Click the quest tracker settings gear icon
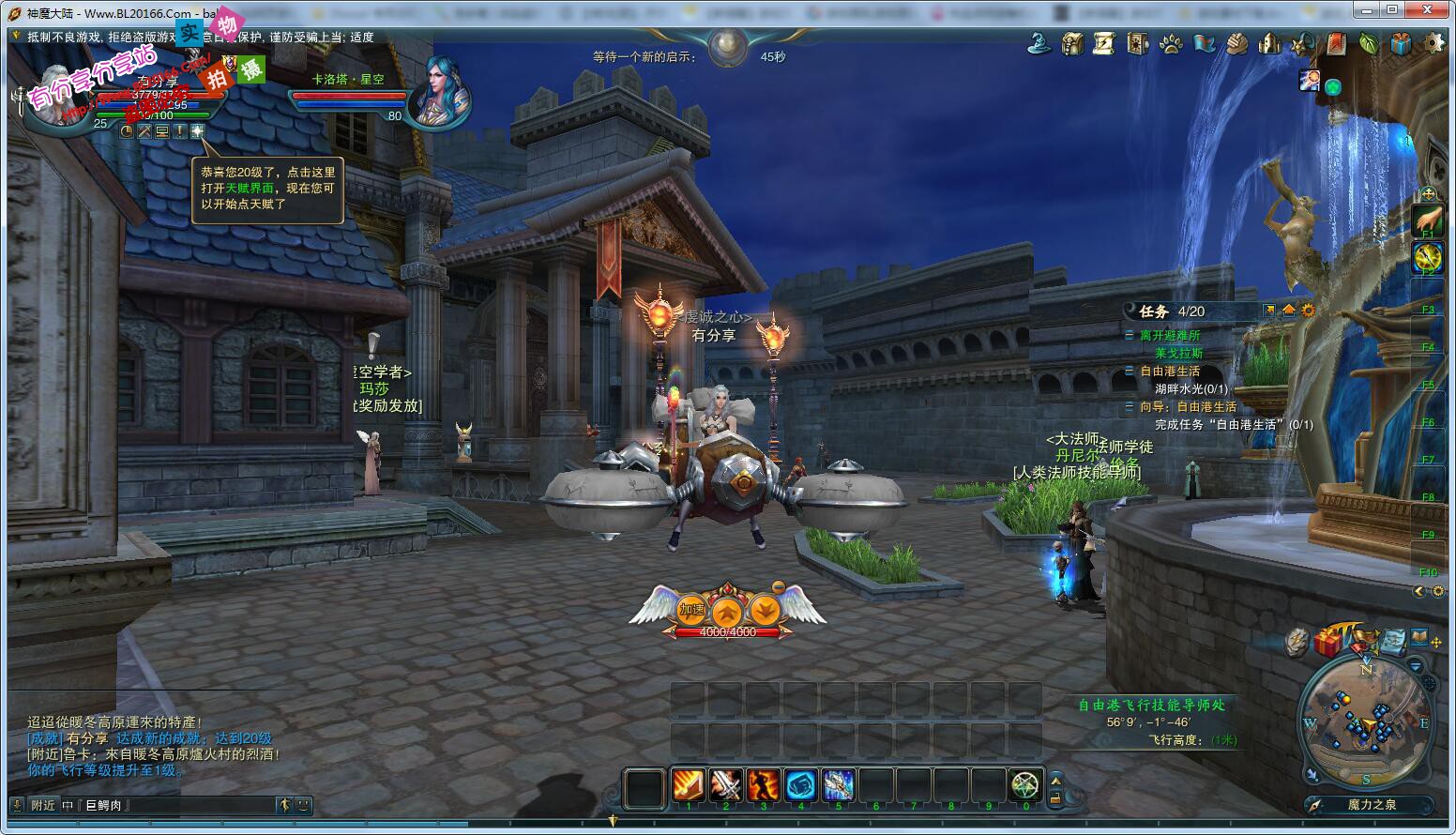 [x=1307, y=311]
